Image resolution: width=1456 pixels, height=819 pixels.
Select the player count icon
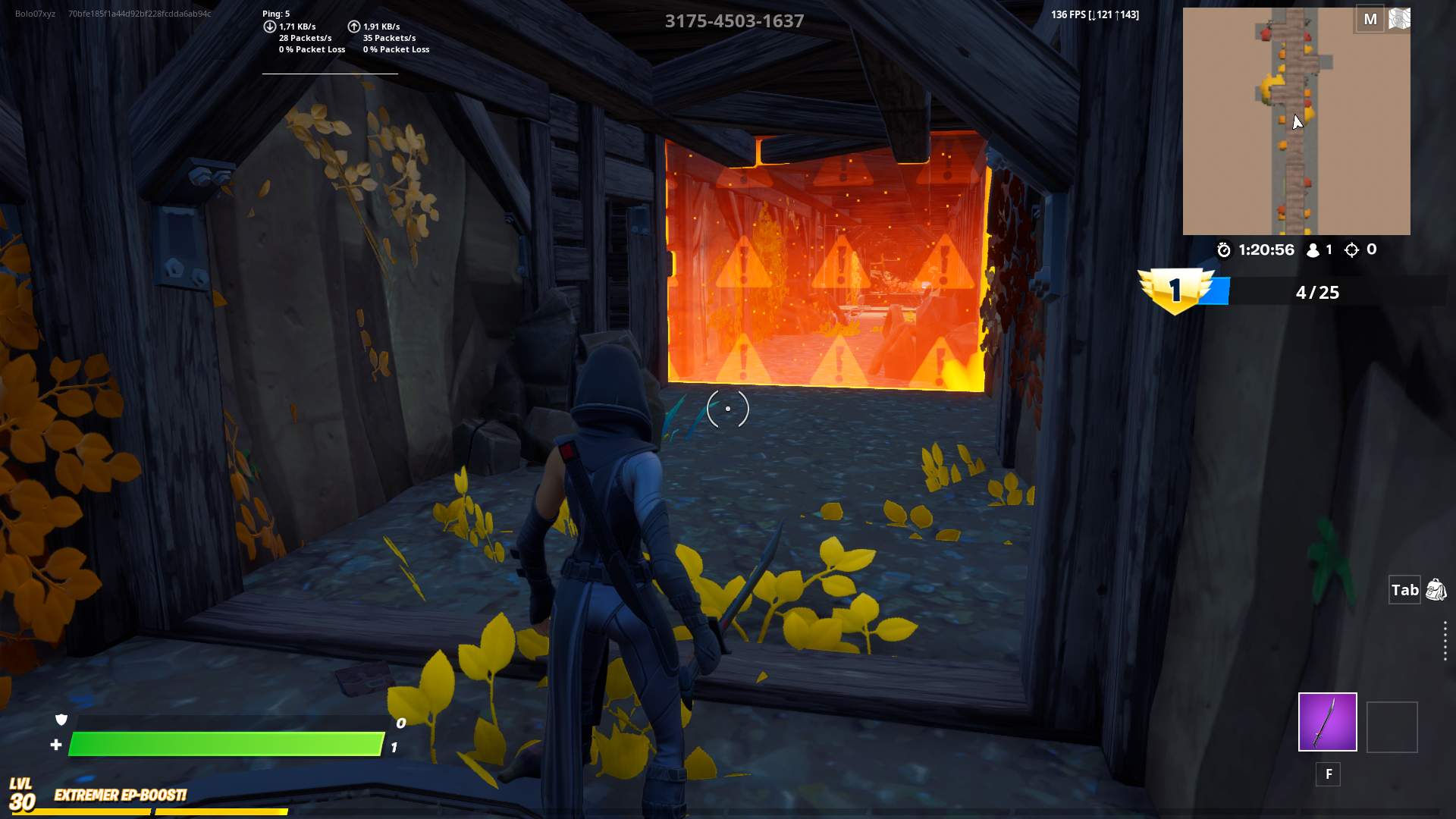pos(1314,249)
